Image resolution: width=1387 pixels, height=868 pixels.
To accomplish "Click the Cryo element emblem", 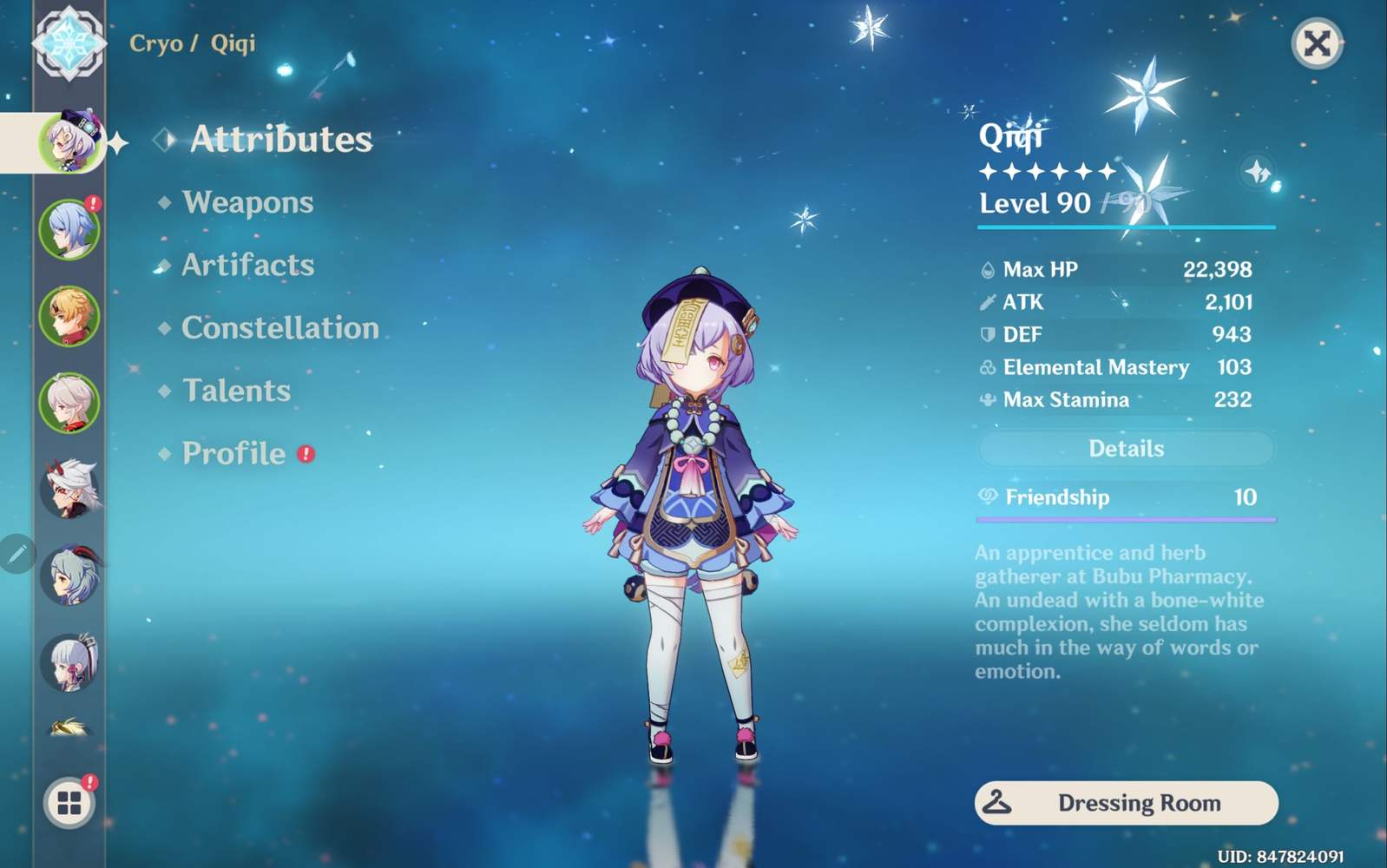I will (x=69, y=43).
